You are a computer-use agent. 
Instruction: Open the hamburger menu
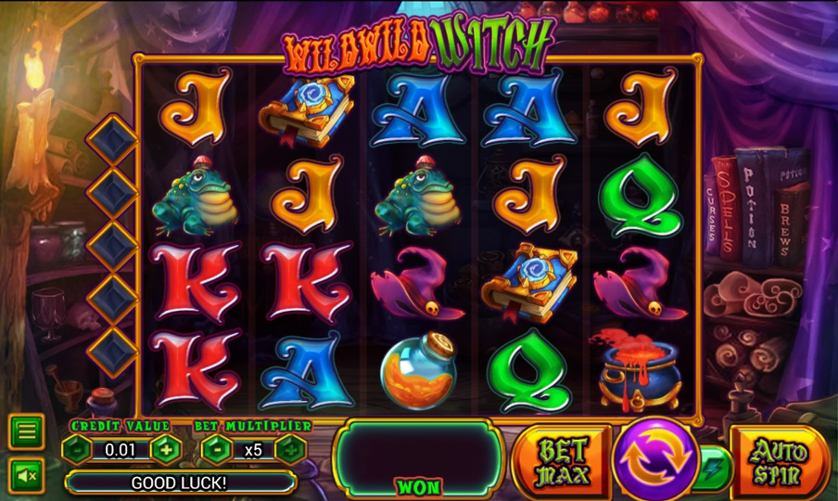tap(27, 432)
